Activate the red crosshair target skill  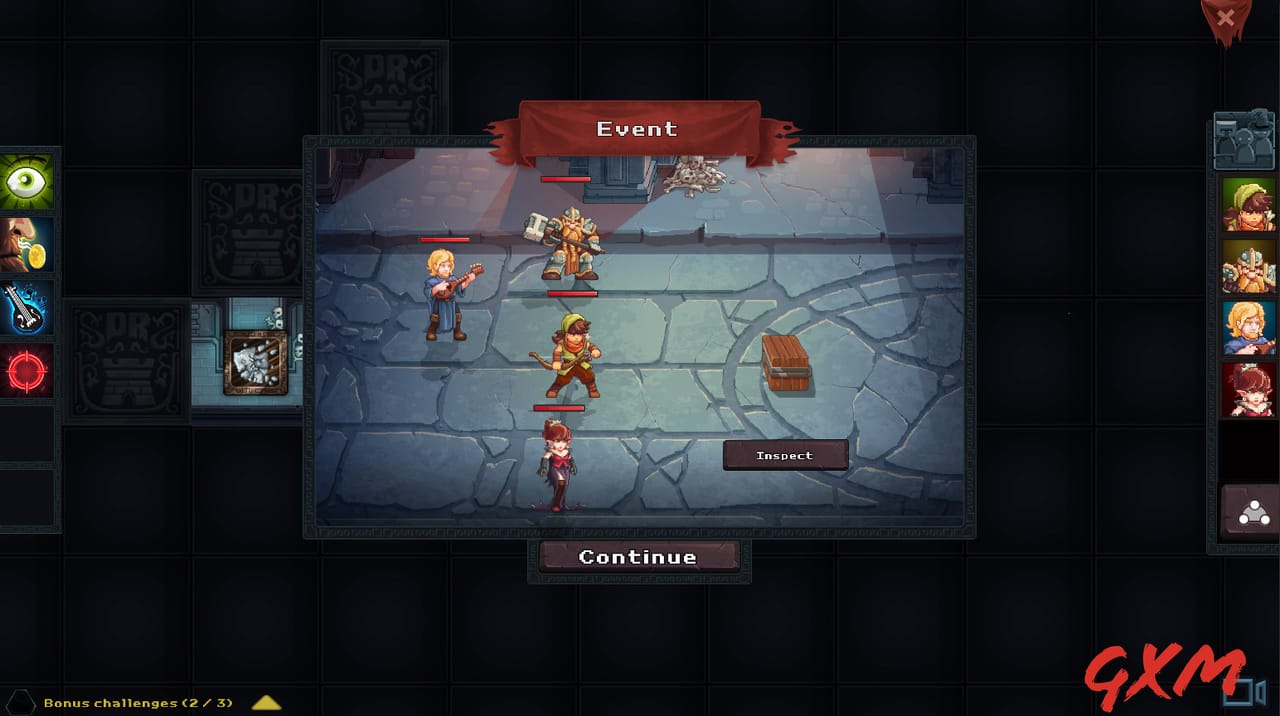click(x=27, y=371)
